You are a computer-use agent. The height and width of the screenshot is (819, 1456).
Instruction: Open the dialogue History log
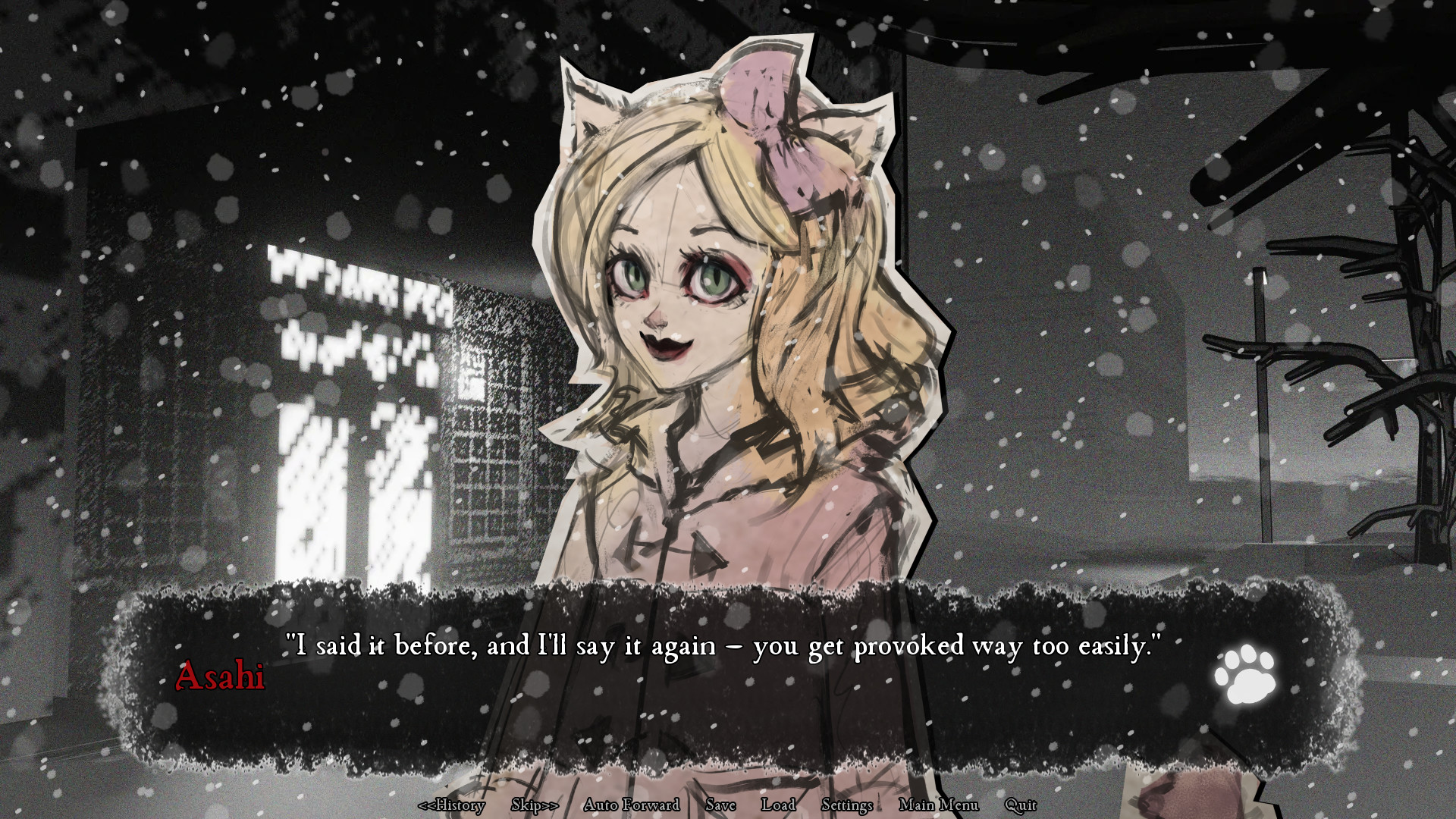(453, 806)
